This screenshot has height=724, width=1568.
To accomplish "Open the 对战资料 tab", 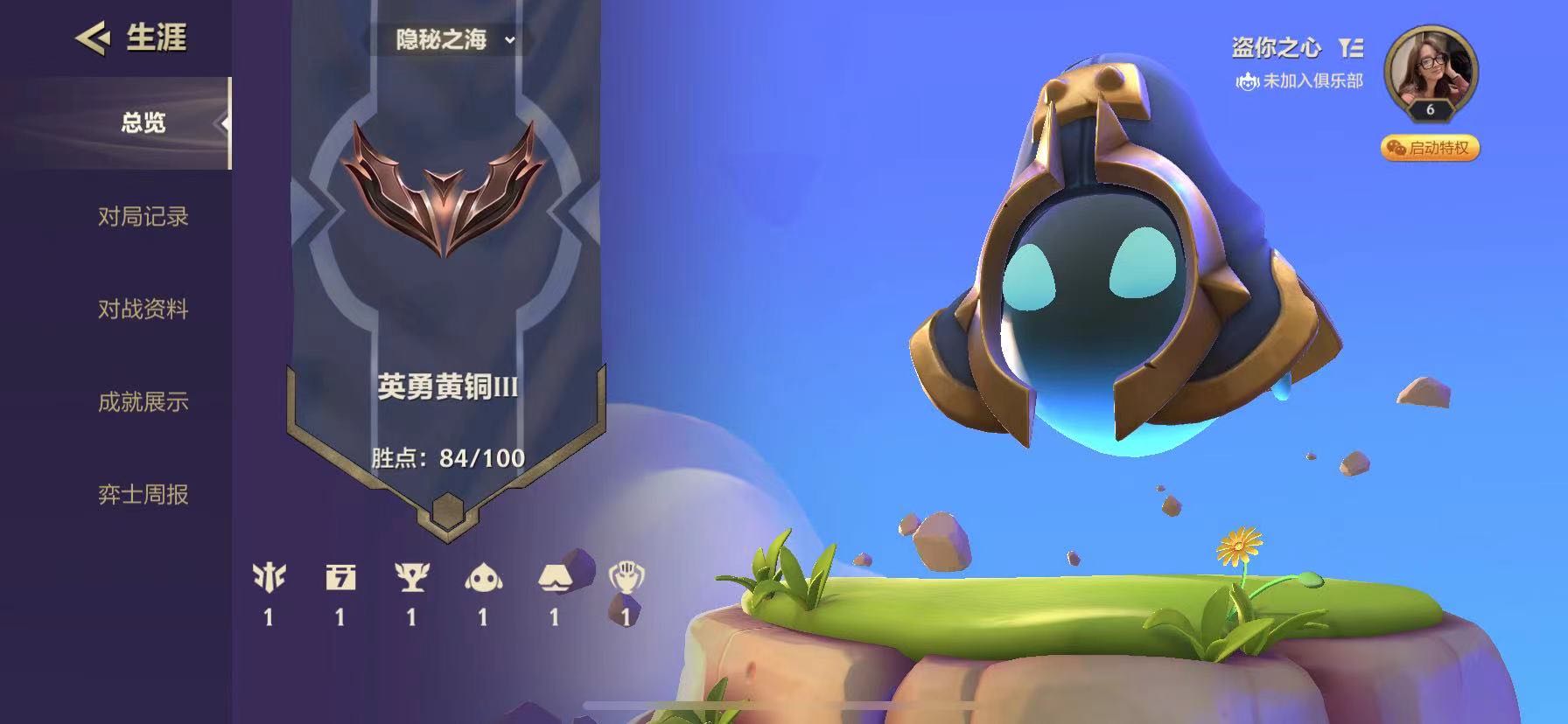I will 143,309.
